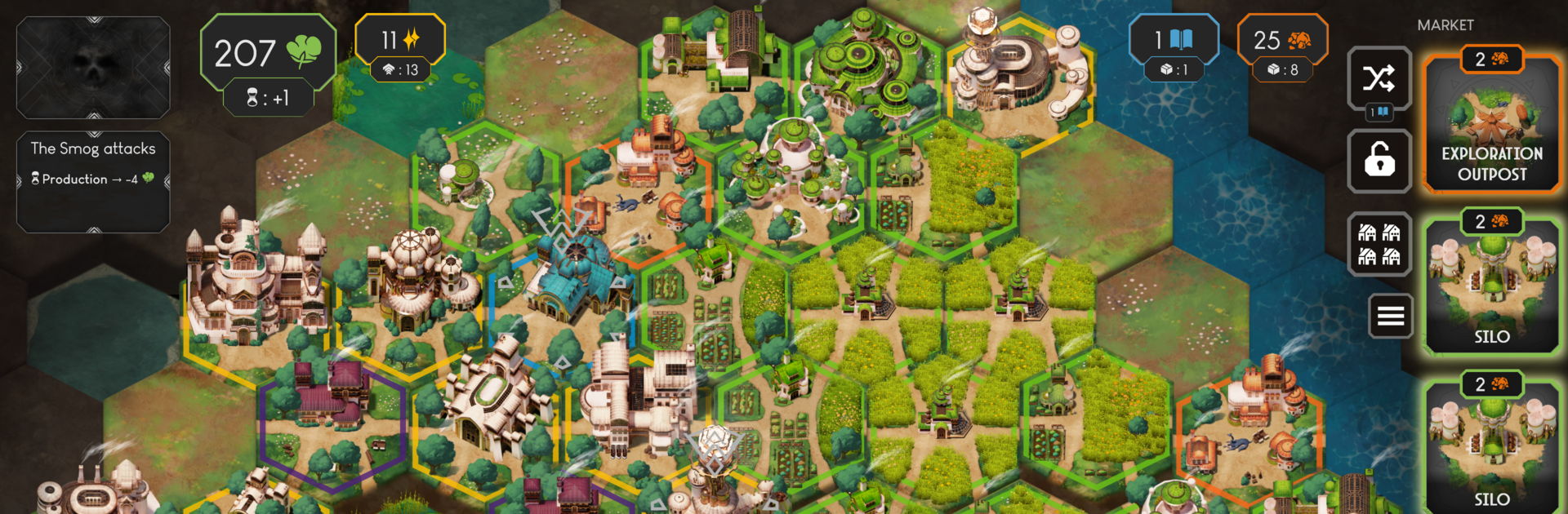1568x514 pixels.
Task: Click the dark skull panel
Action: [93, 68]
